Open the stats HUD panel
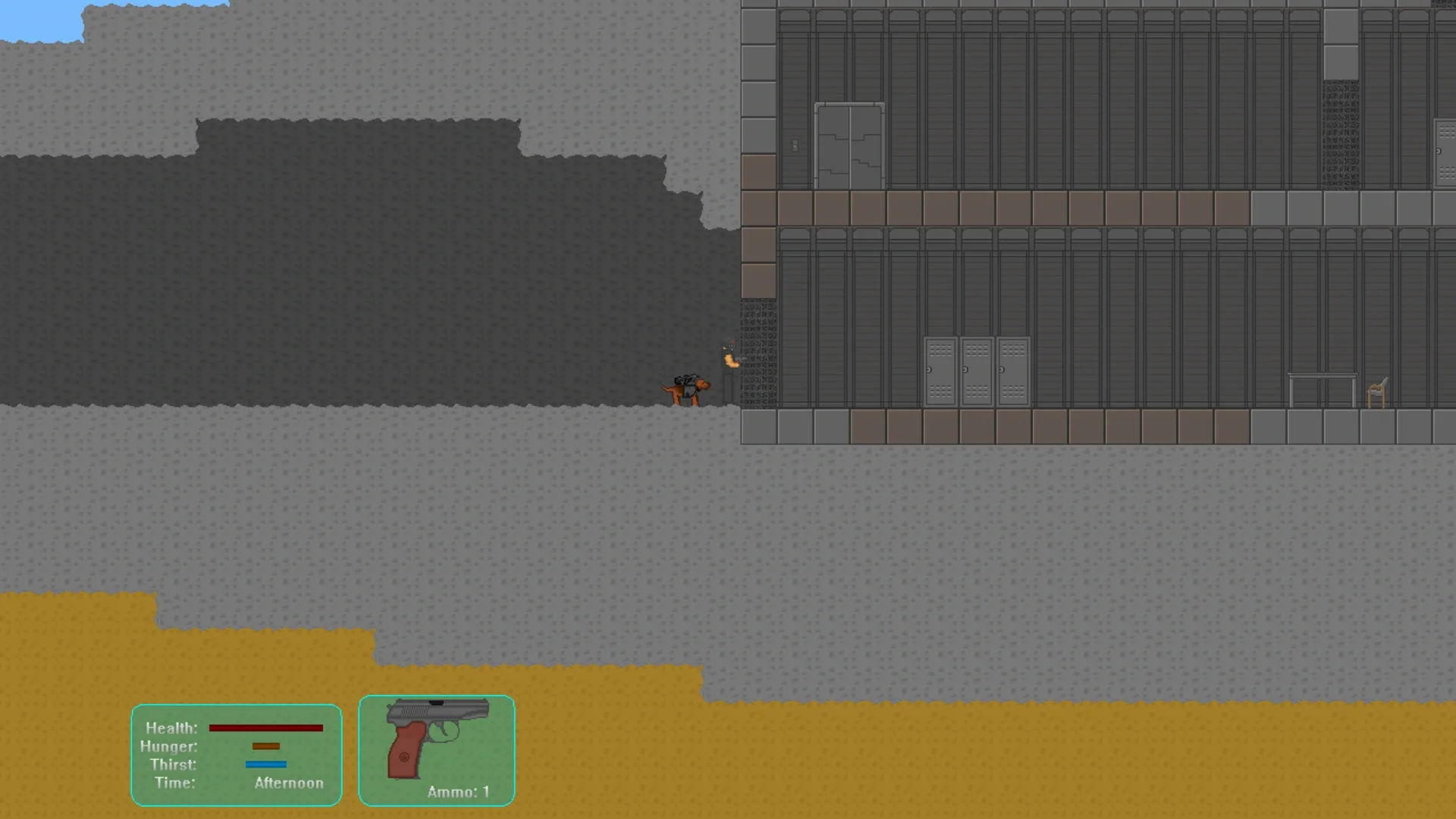 pyautogui.click(x=236, y=755)
